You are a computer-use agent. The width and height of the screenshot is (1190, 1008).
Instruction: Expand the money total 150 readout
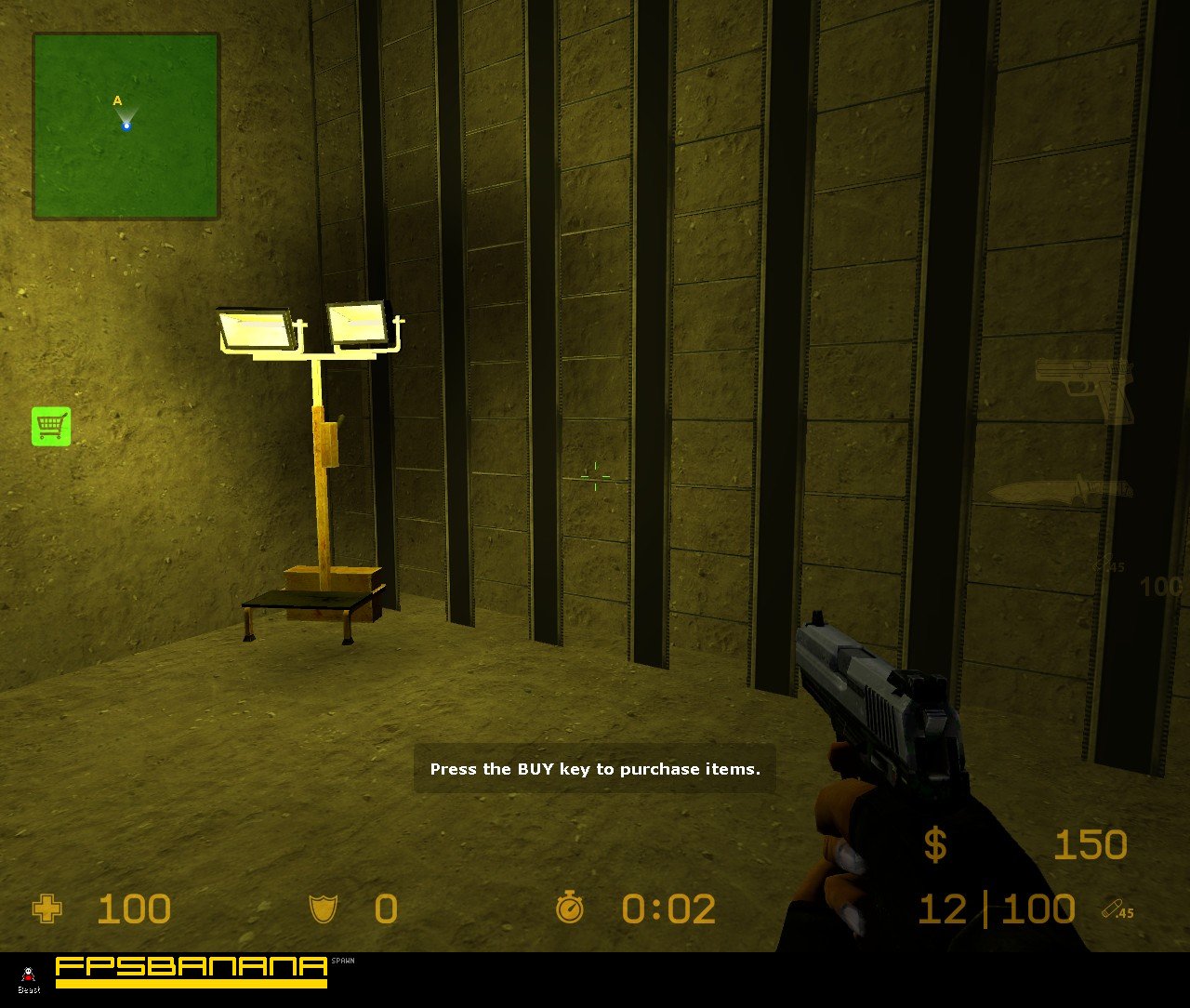coord(1091,844)
